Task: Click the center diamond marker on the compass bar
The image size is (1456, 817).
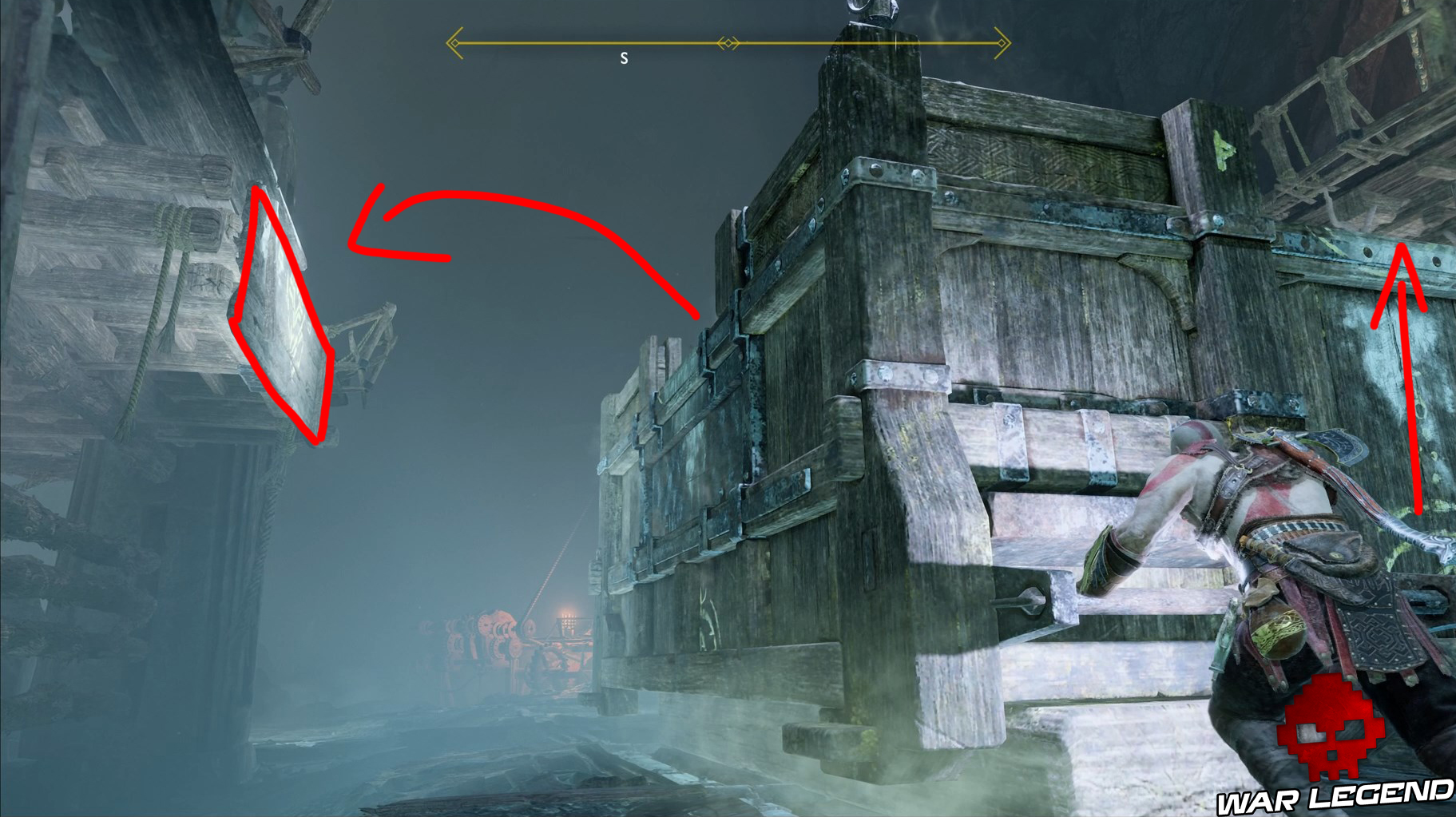Action: (728, 43)
